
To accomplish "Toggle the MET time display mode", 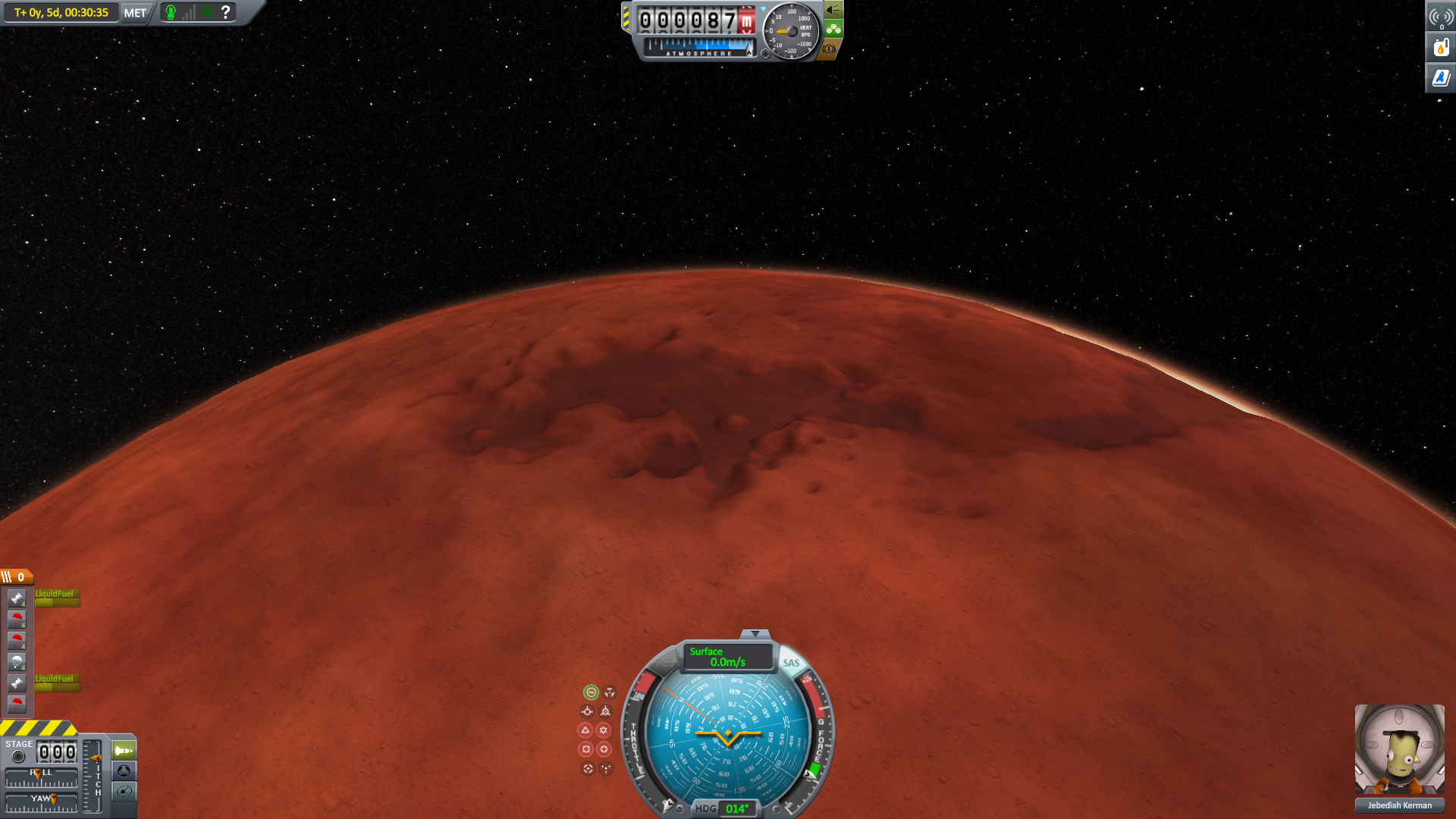I will (x=135, y=13).
